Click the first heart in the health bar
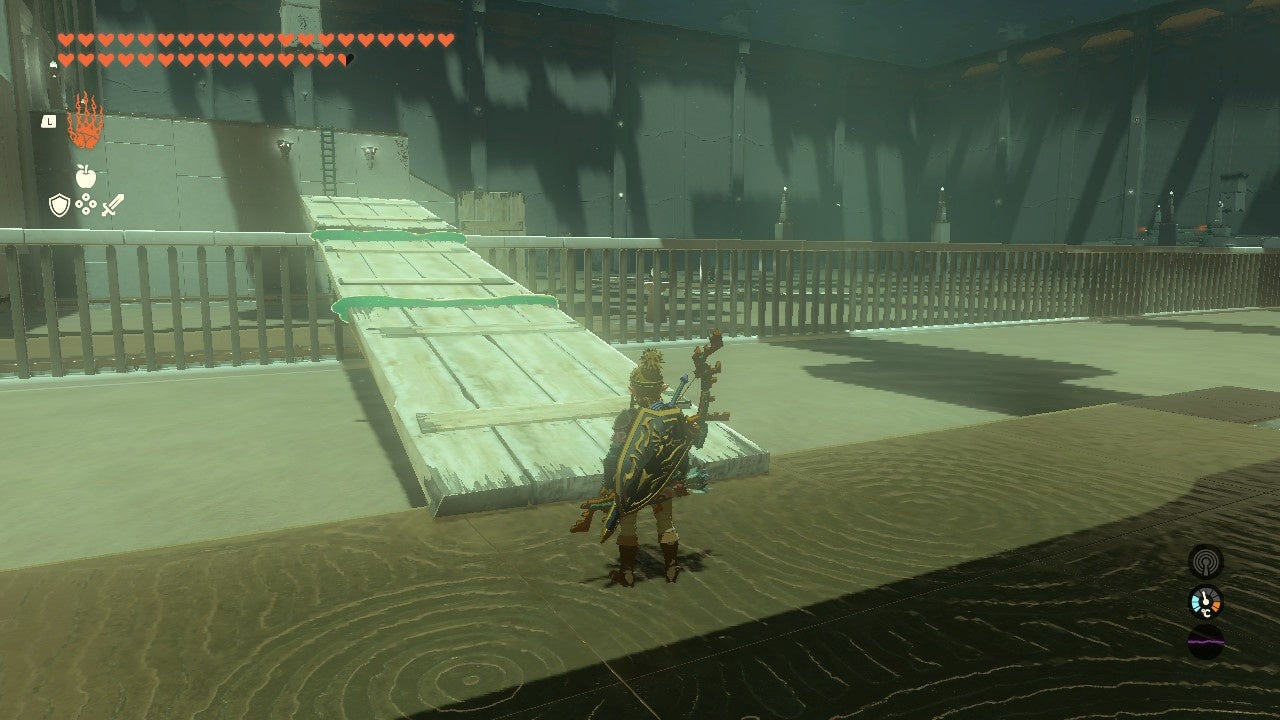The width and height of the screenshot is (1280, 720). (65, 38)
